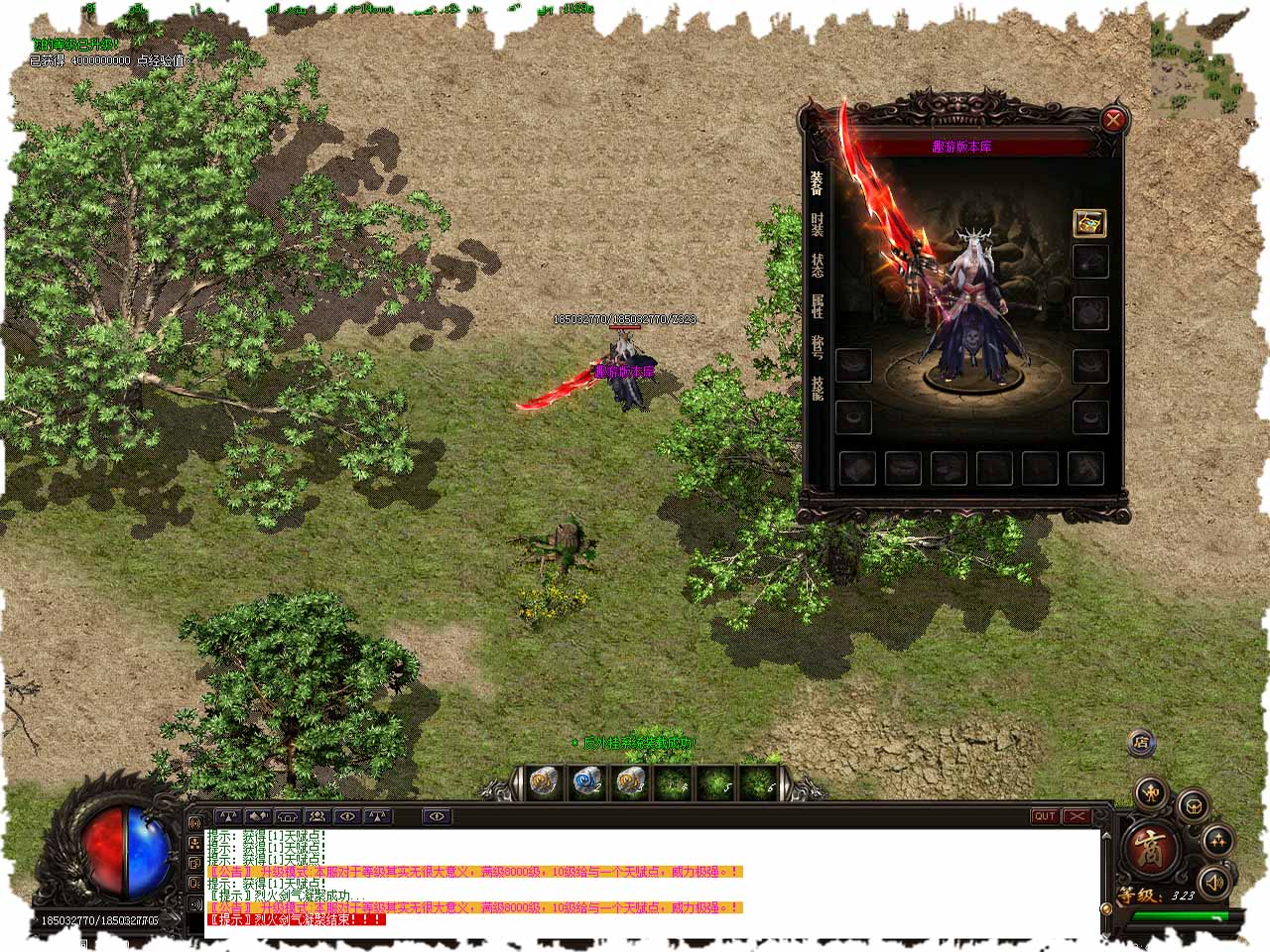Open the 技能 skills tab
Viewport: 1270px width, 952px height.
pyautogui.click(x=817, y=387)
